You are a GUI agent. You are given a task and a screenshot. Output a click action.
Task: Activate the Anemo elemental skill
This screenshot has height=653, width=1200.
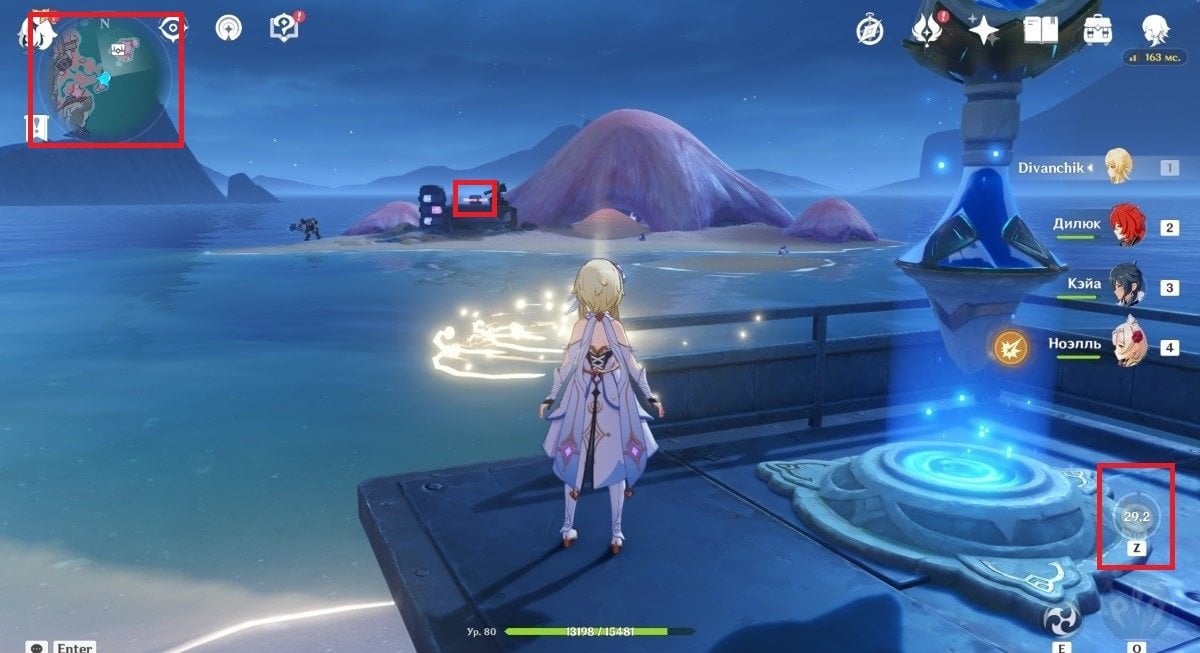[x=1063, y=620]
